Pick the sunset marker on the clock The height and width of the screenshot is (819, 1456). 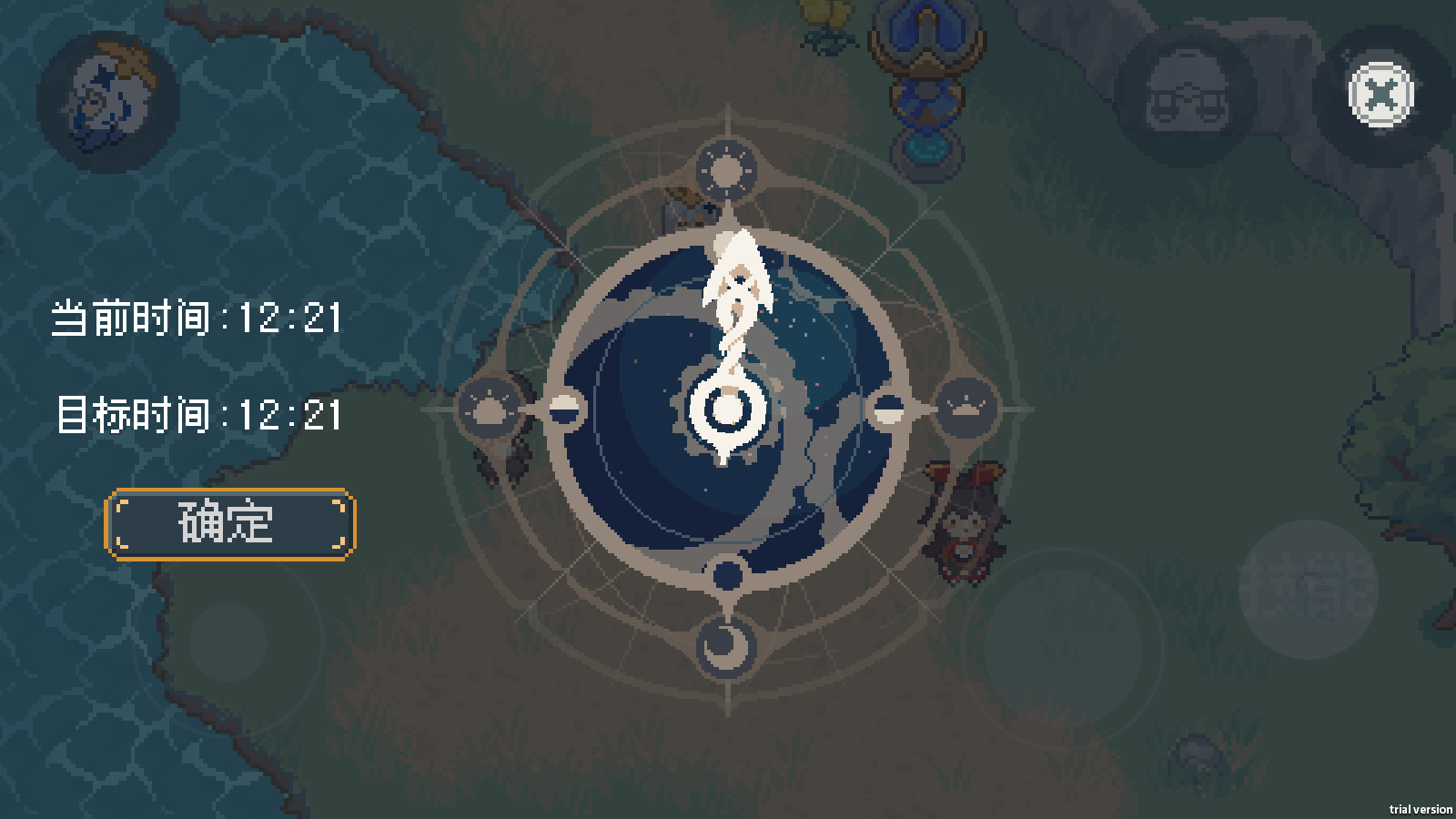click(x=965, y=407)
